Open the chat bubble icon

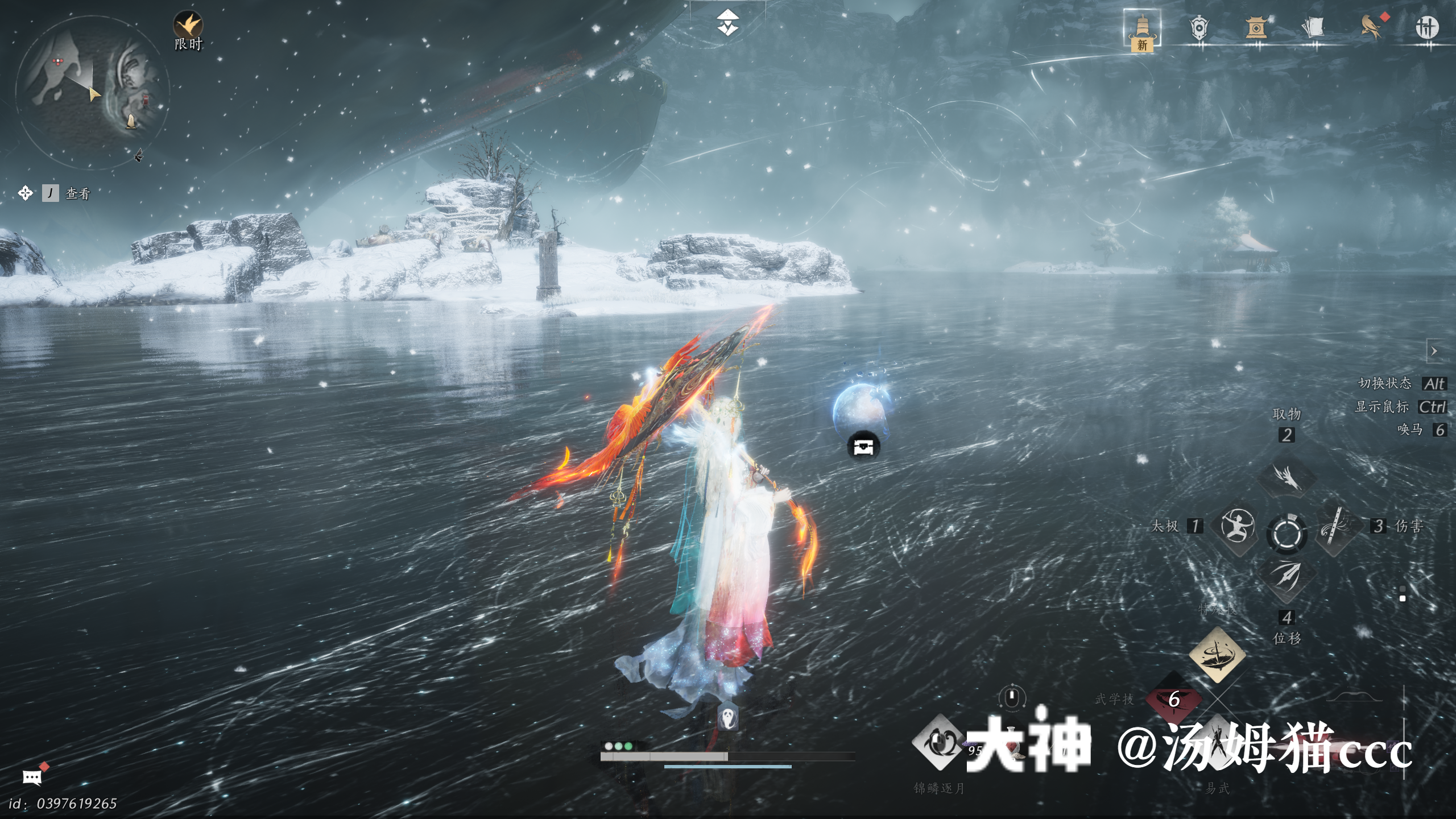[x=32, y=777]
